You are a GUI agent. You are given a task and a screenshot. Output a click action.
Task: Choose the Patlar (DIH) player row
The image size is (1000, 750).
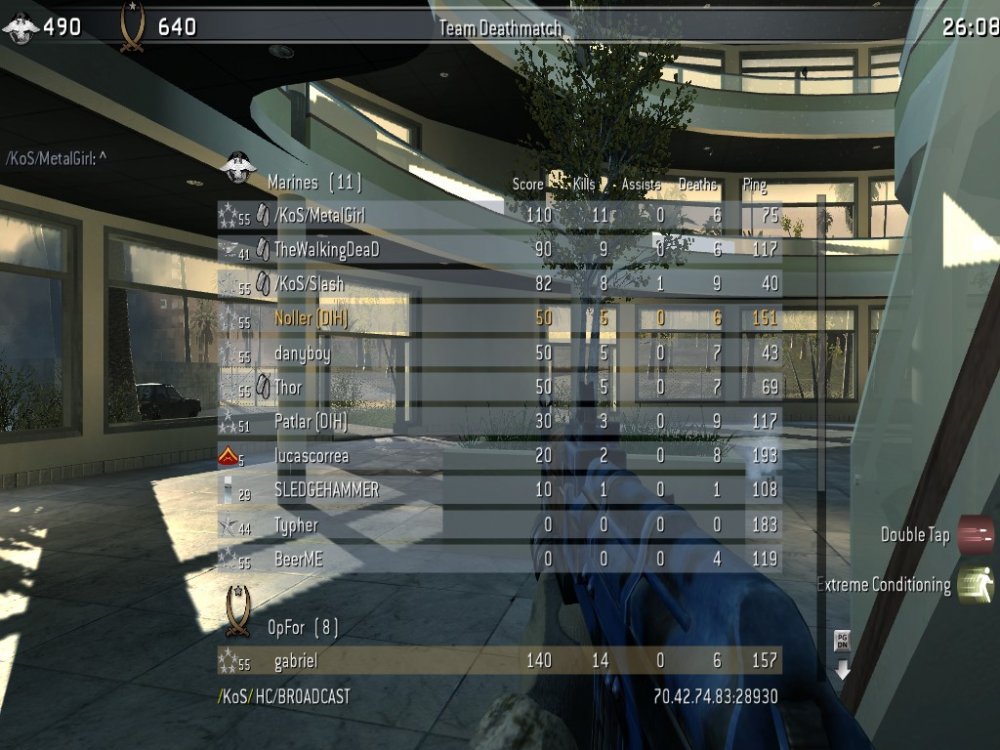(x=500, y=422)
